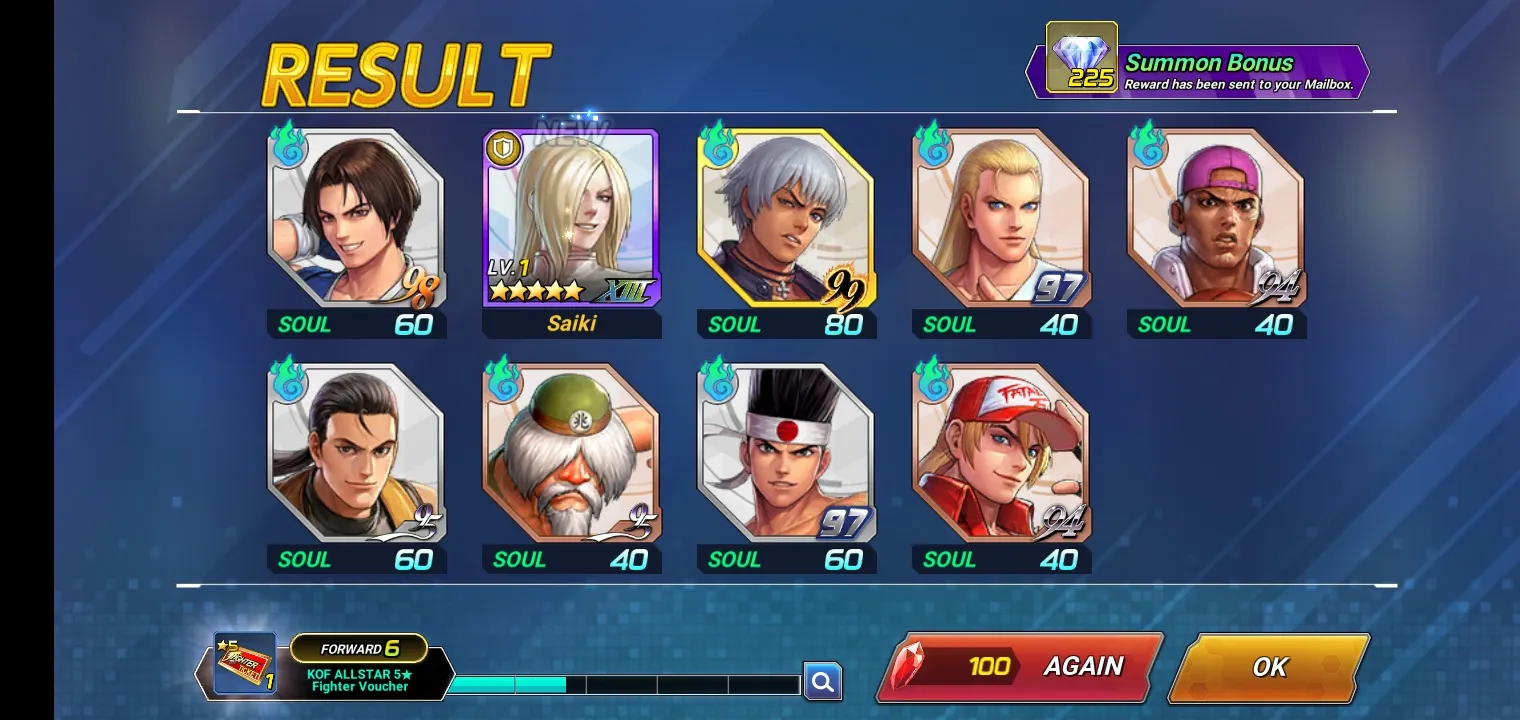Screen dimensions: 1520x720
Task: View the long blonde-haired '97 soul card
Action: tap(1001, 218)
